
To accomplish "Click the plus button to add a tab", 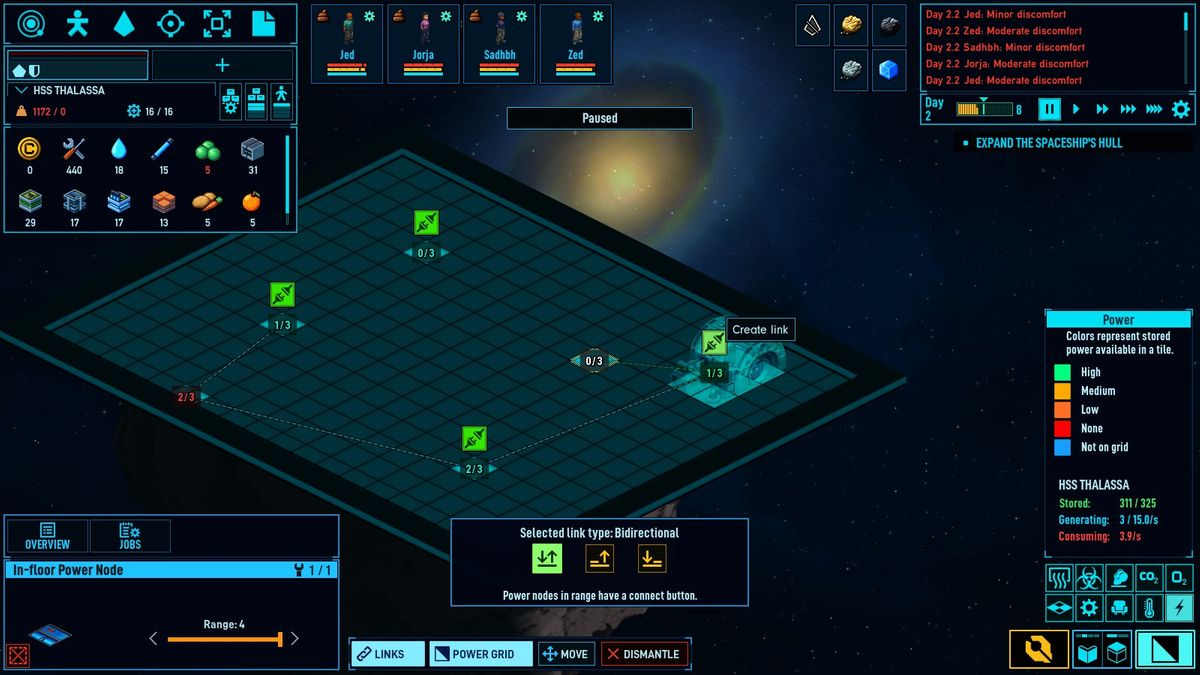I will [222, 65].
